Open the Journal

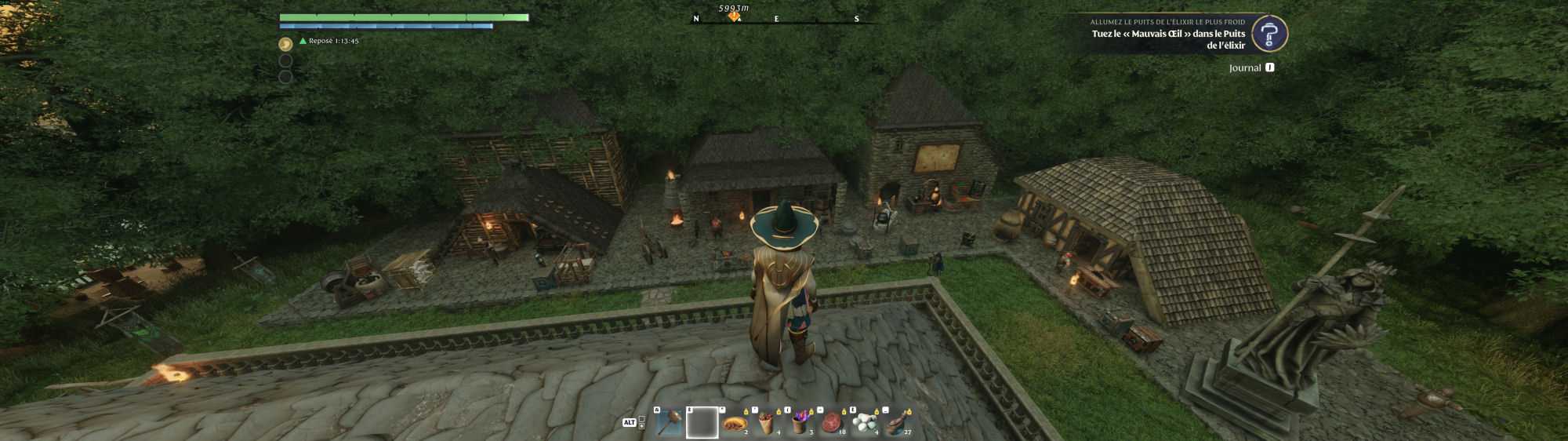1245,68
